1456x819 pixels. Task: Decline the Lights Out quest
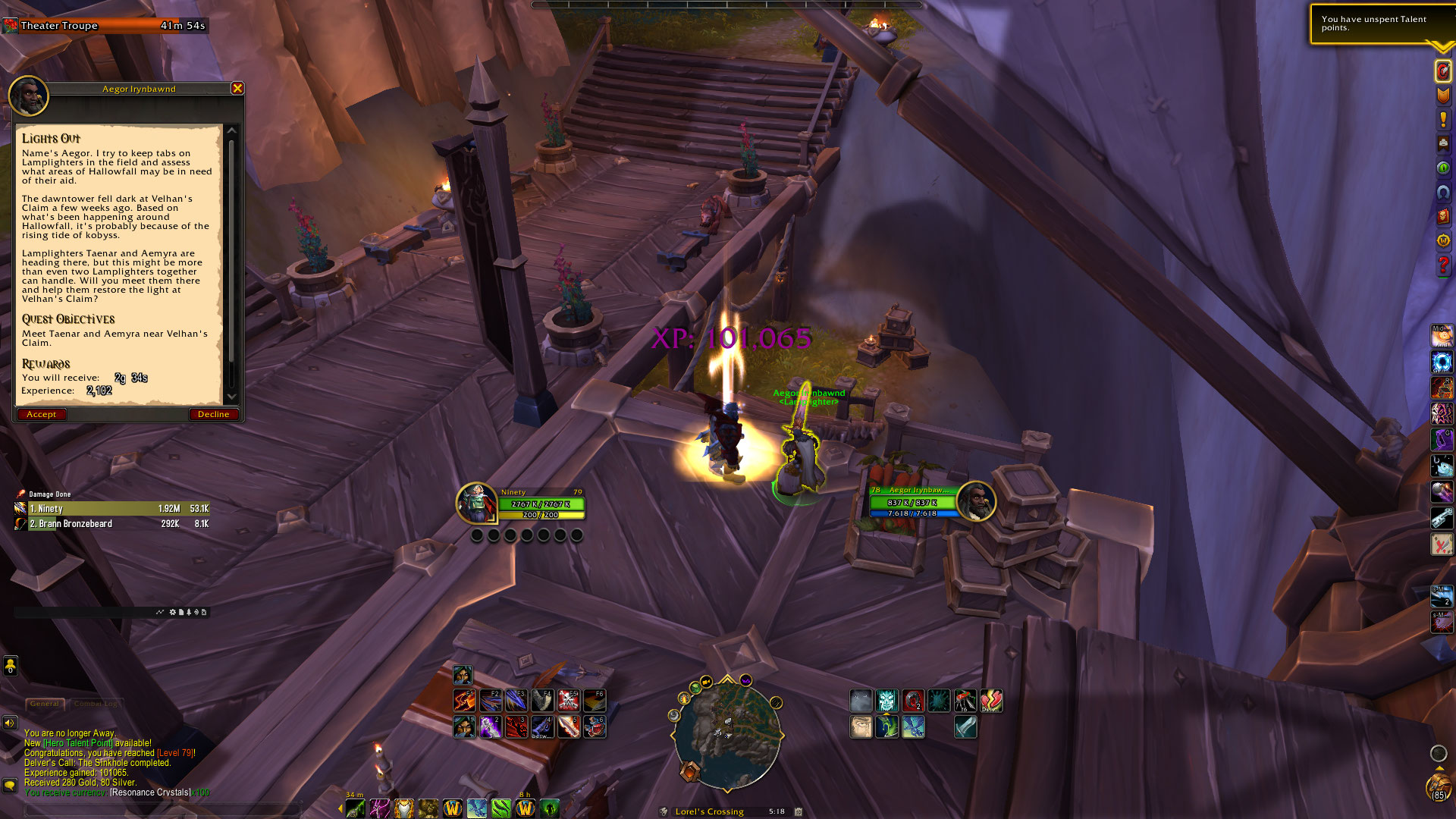(x=213, y=414)
